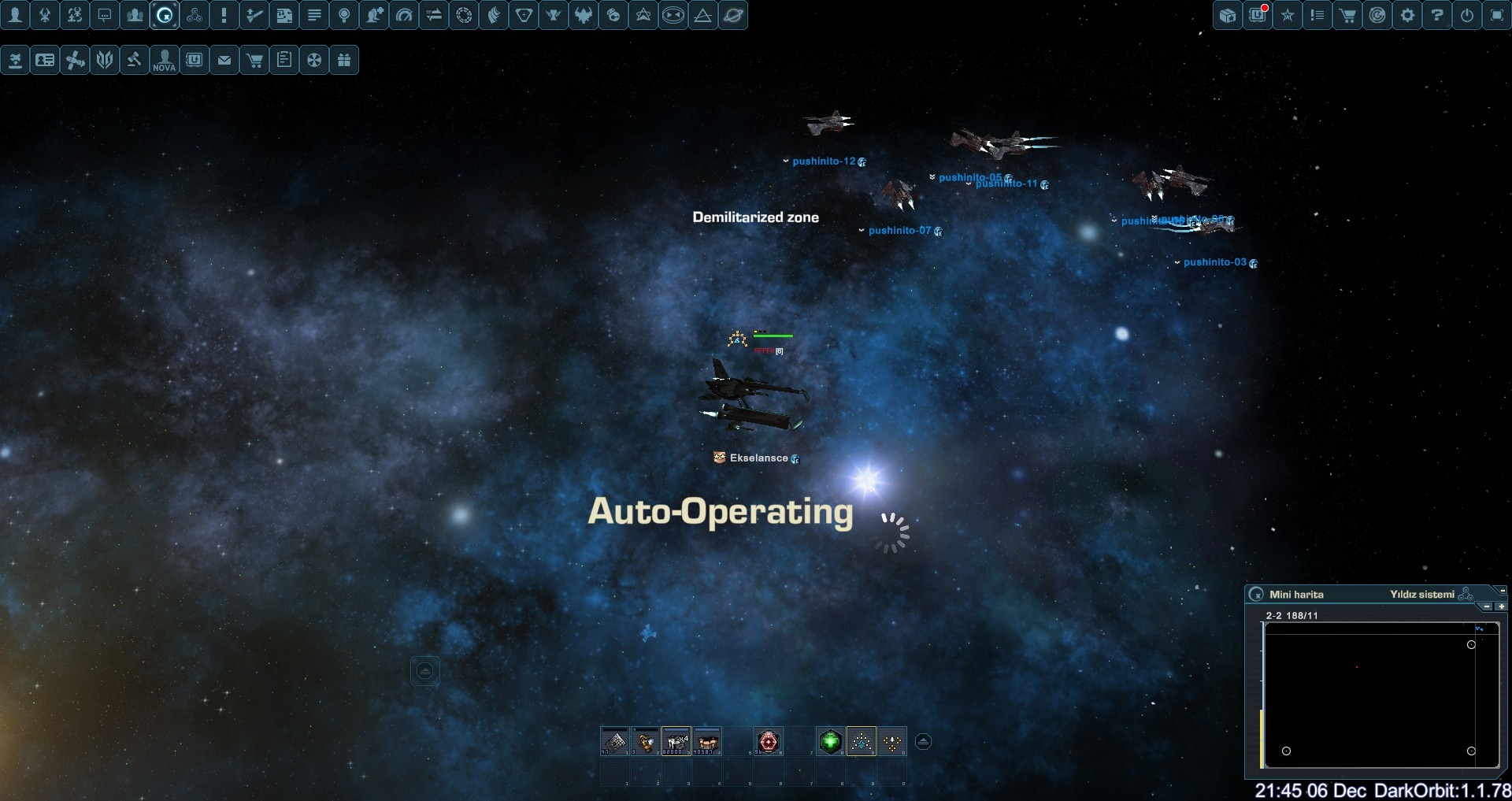Select the x4 laser ammo slot

[x=676, y=741]
